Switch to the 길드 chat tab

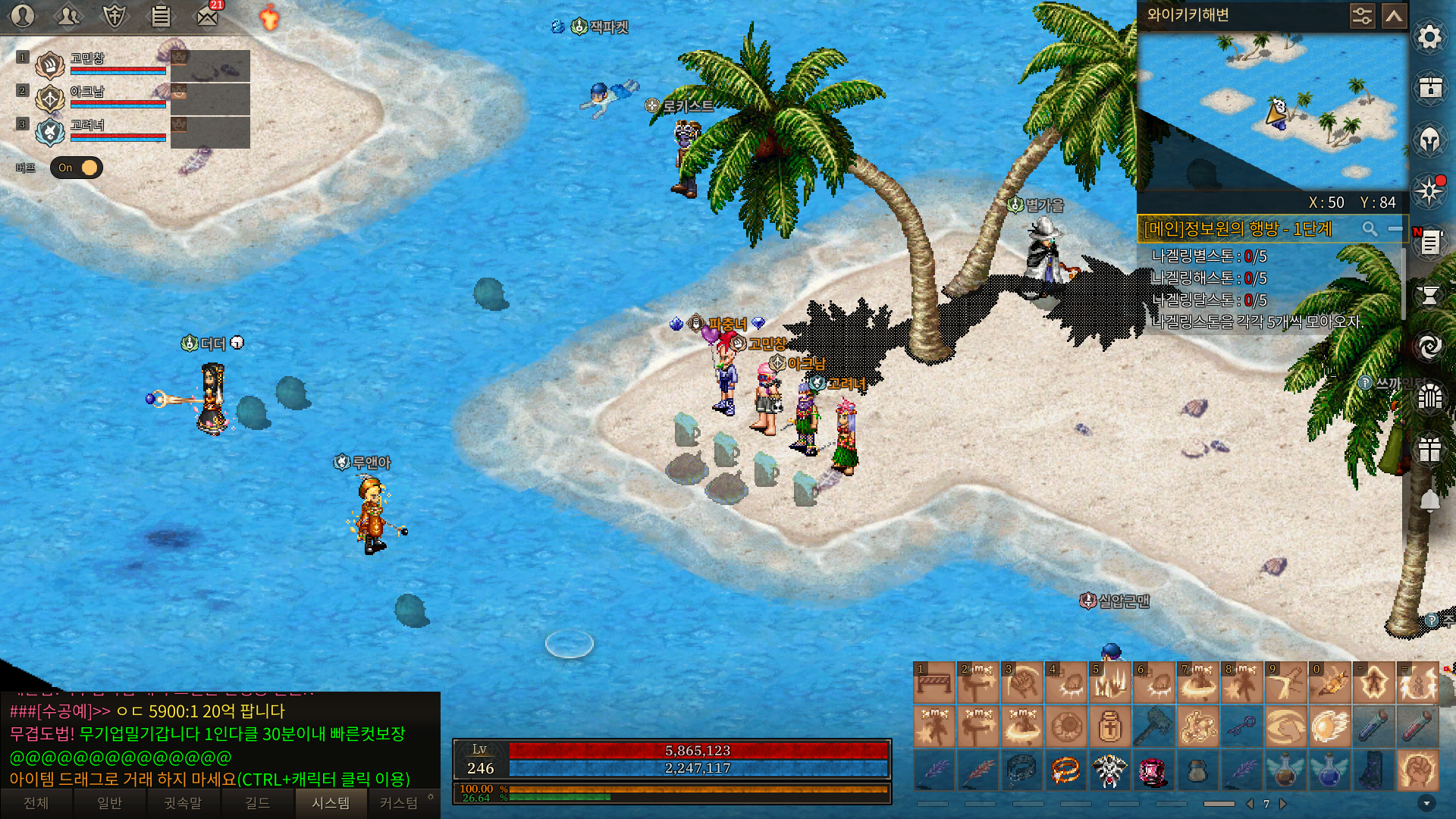[257, 803]
